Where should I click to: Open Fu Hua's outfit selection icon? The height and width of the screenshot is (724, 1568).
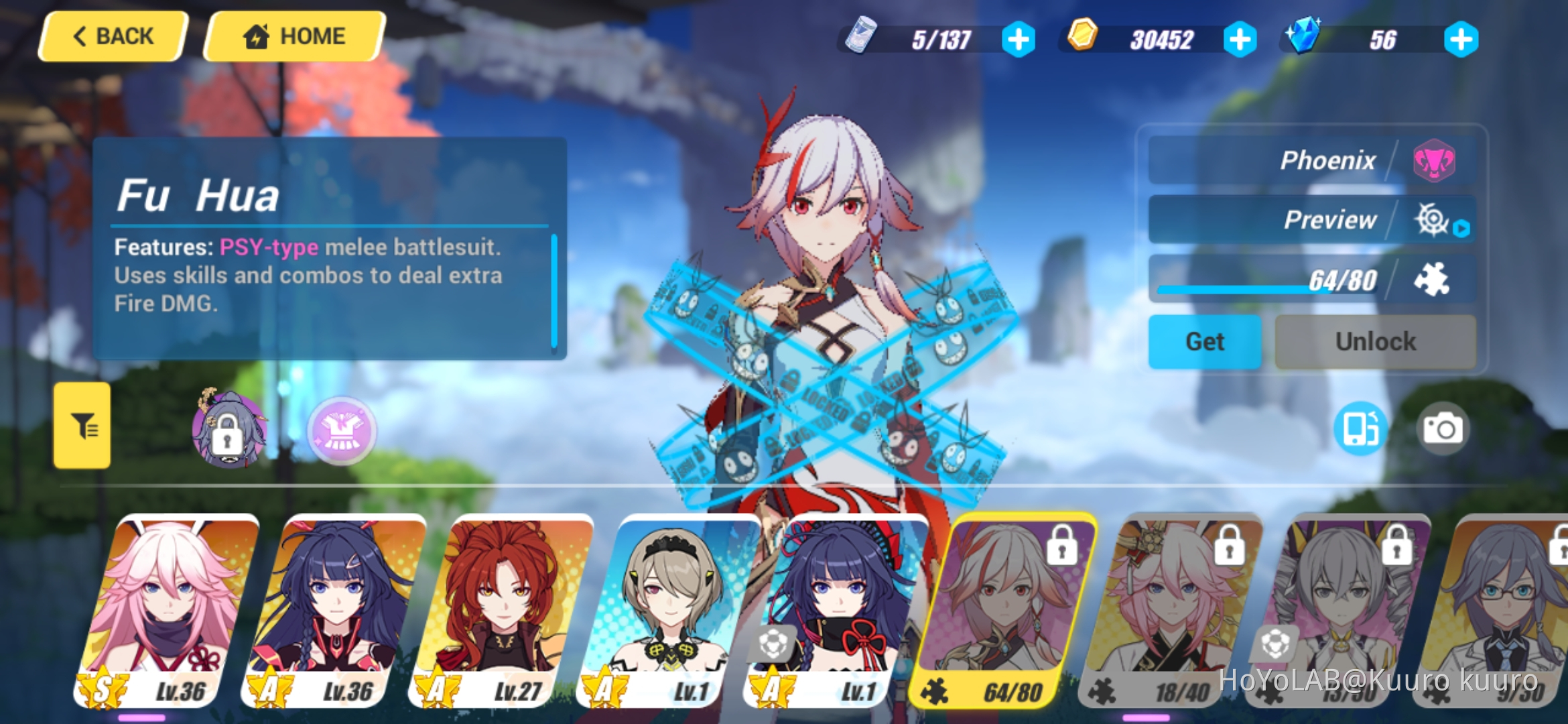[342, 431]
